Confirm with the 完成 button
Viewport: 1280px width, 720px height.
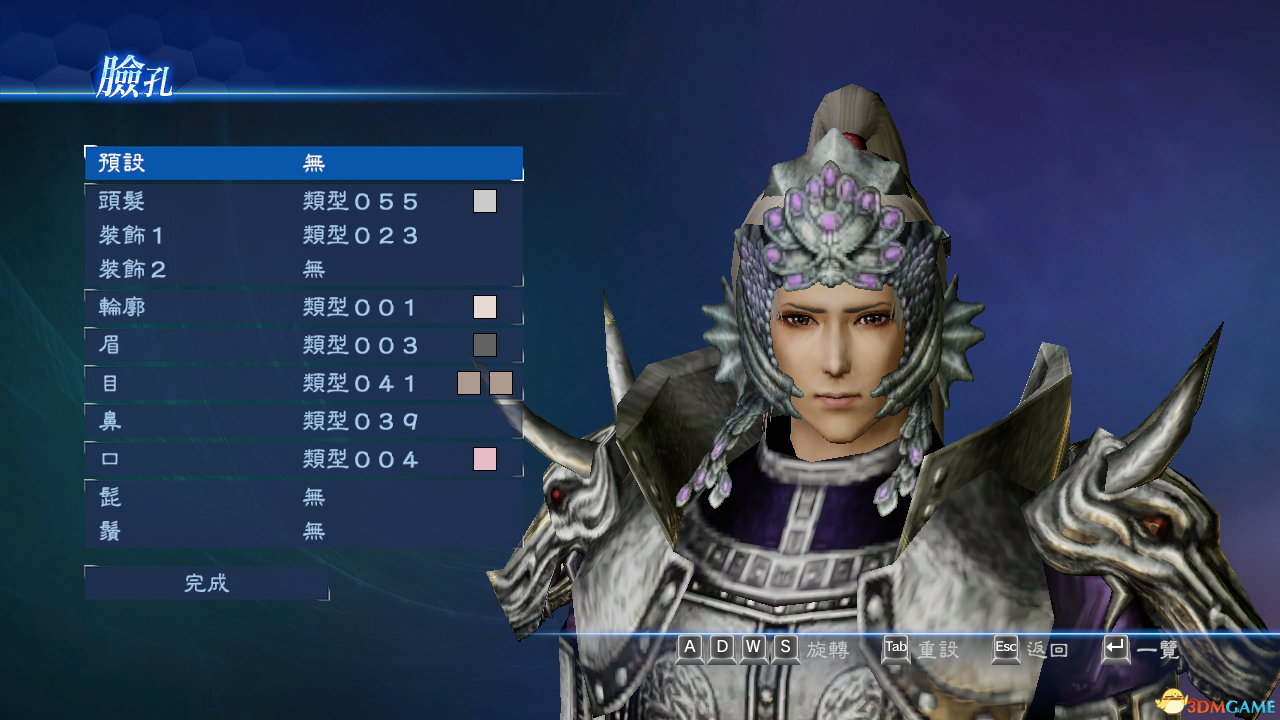(207, 583)
